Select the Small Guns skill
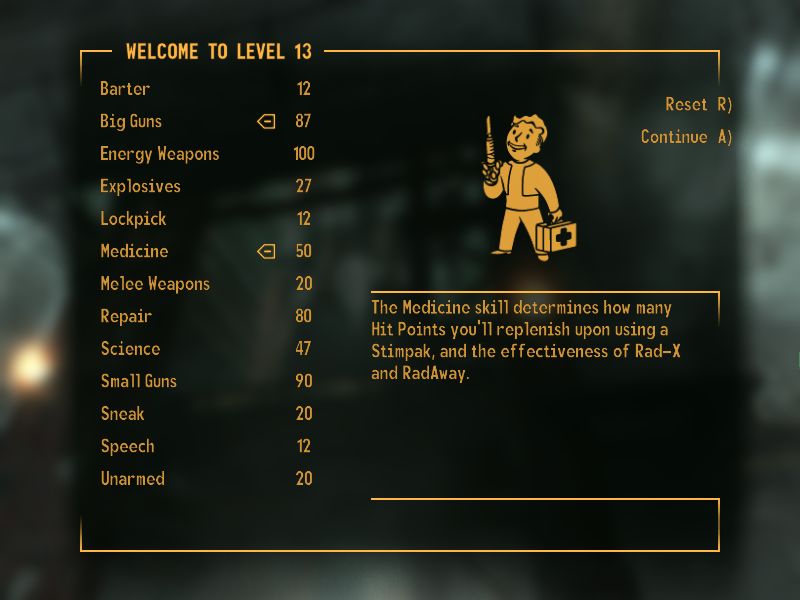800x600 pixels. (138, 382)
